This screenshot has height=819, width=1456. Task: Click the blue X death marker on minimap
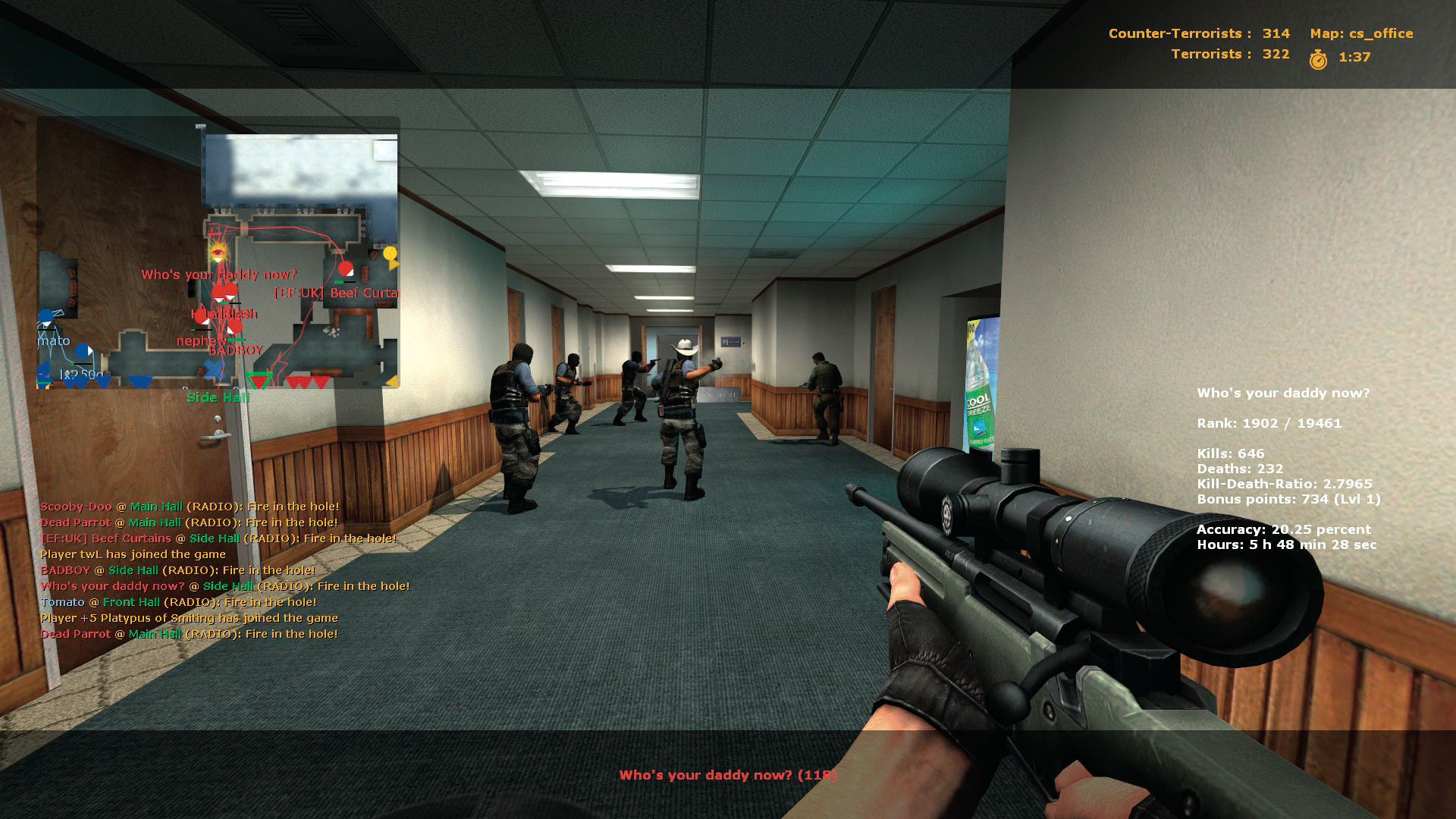point(214,371)
